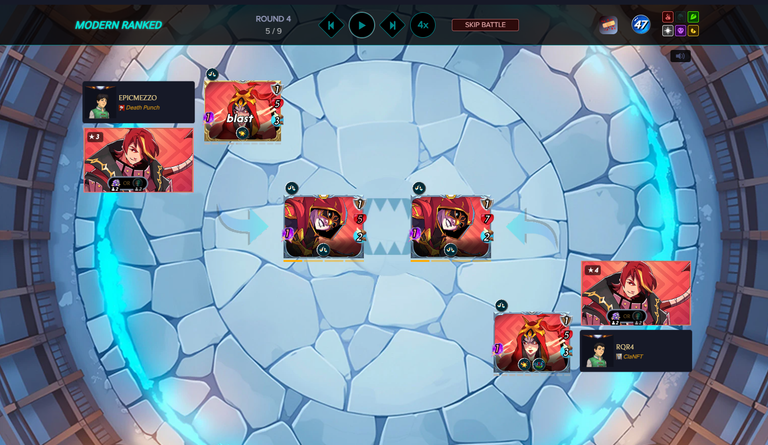Select RQR4's backline monster card
This screenshot has height=445, width=768.
click(532, 342)
